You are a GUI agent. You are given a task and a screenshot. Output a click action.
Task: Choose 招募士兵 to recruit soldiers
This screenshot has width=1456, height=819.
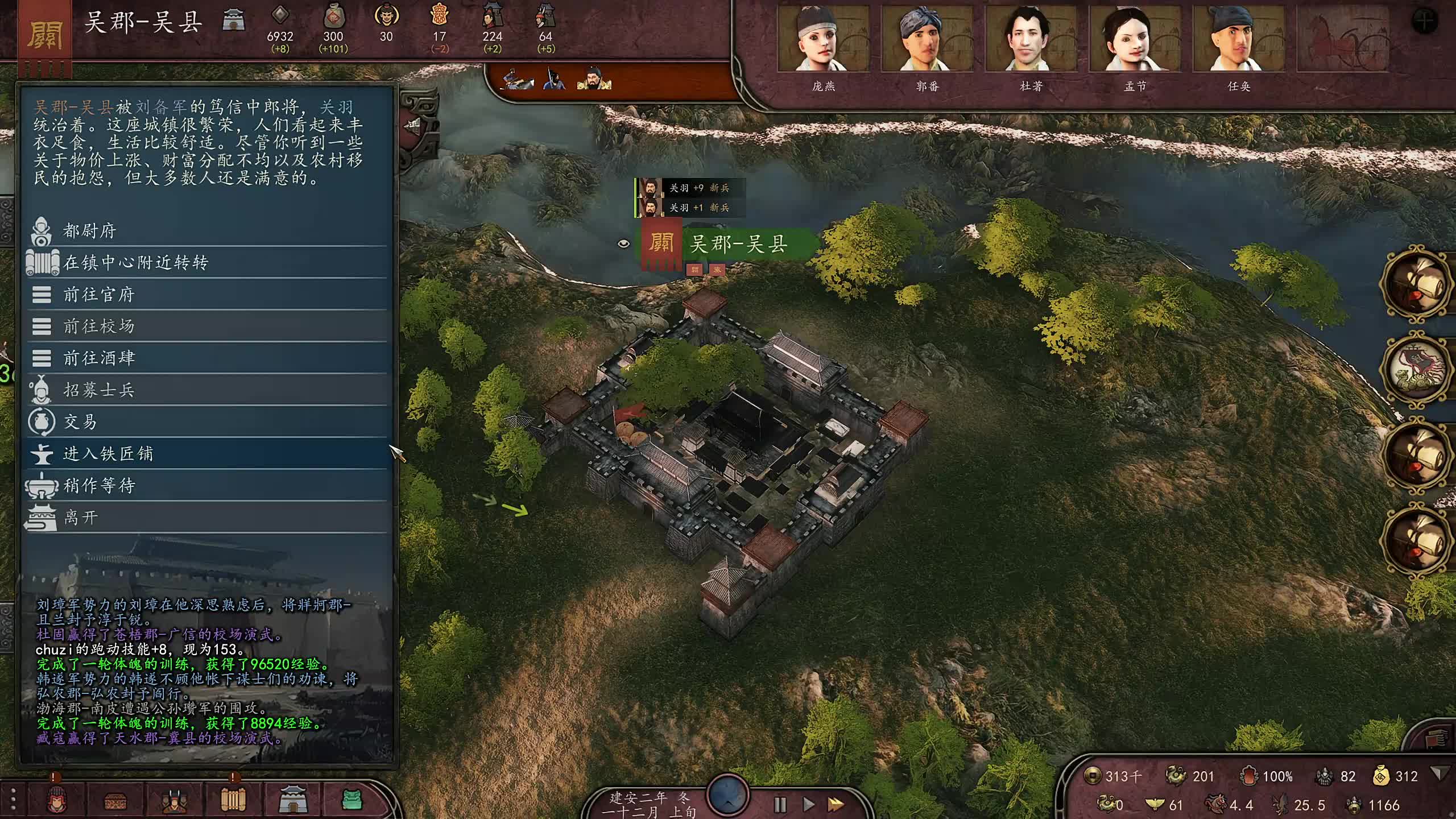[98, 390]
